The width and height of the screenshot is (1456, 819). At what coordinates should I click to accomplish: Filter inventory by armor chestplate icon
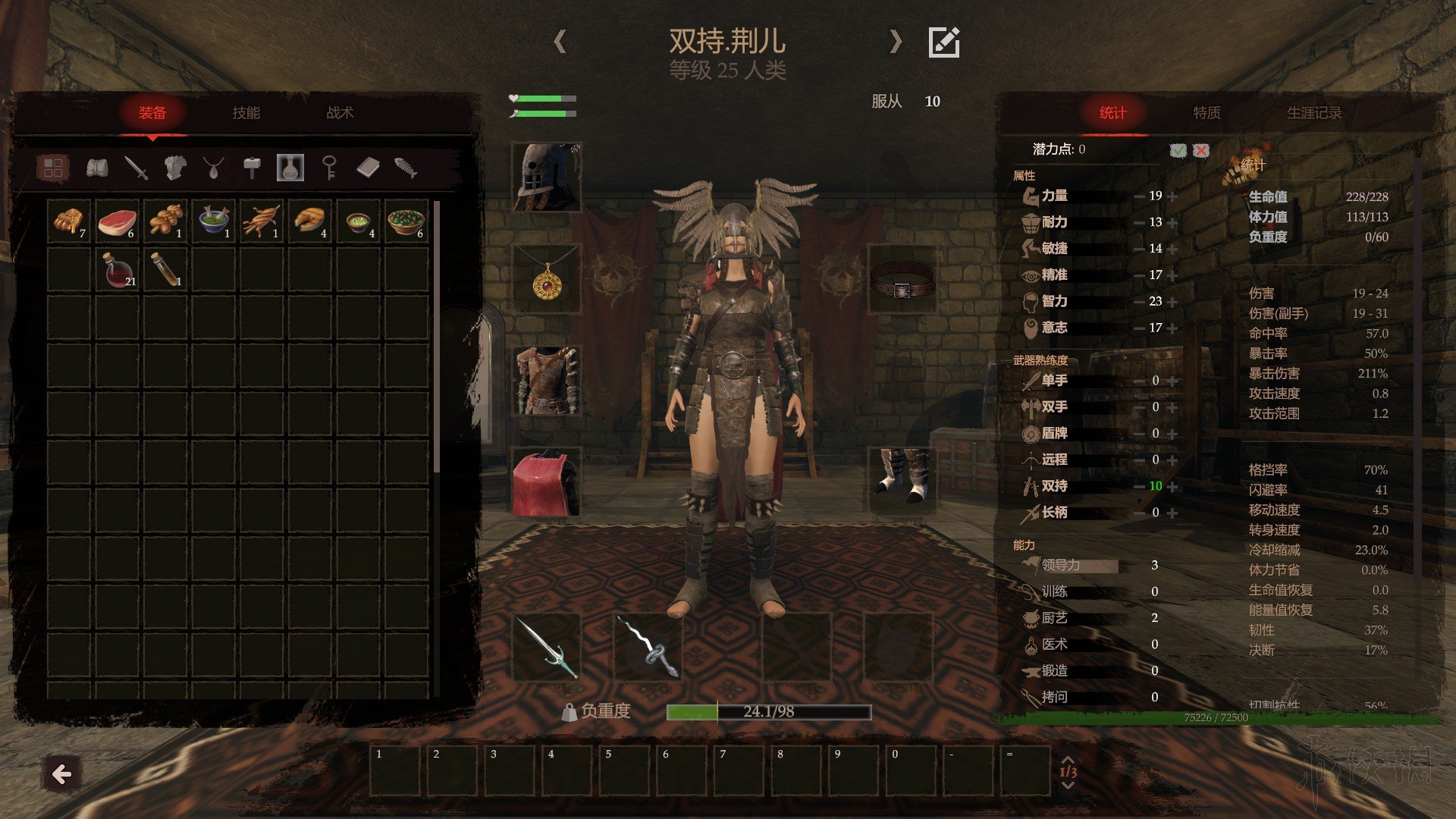click(x=175, y=168)
